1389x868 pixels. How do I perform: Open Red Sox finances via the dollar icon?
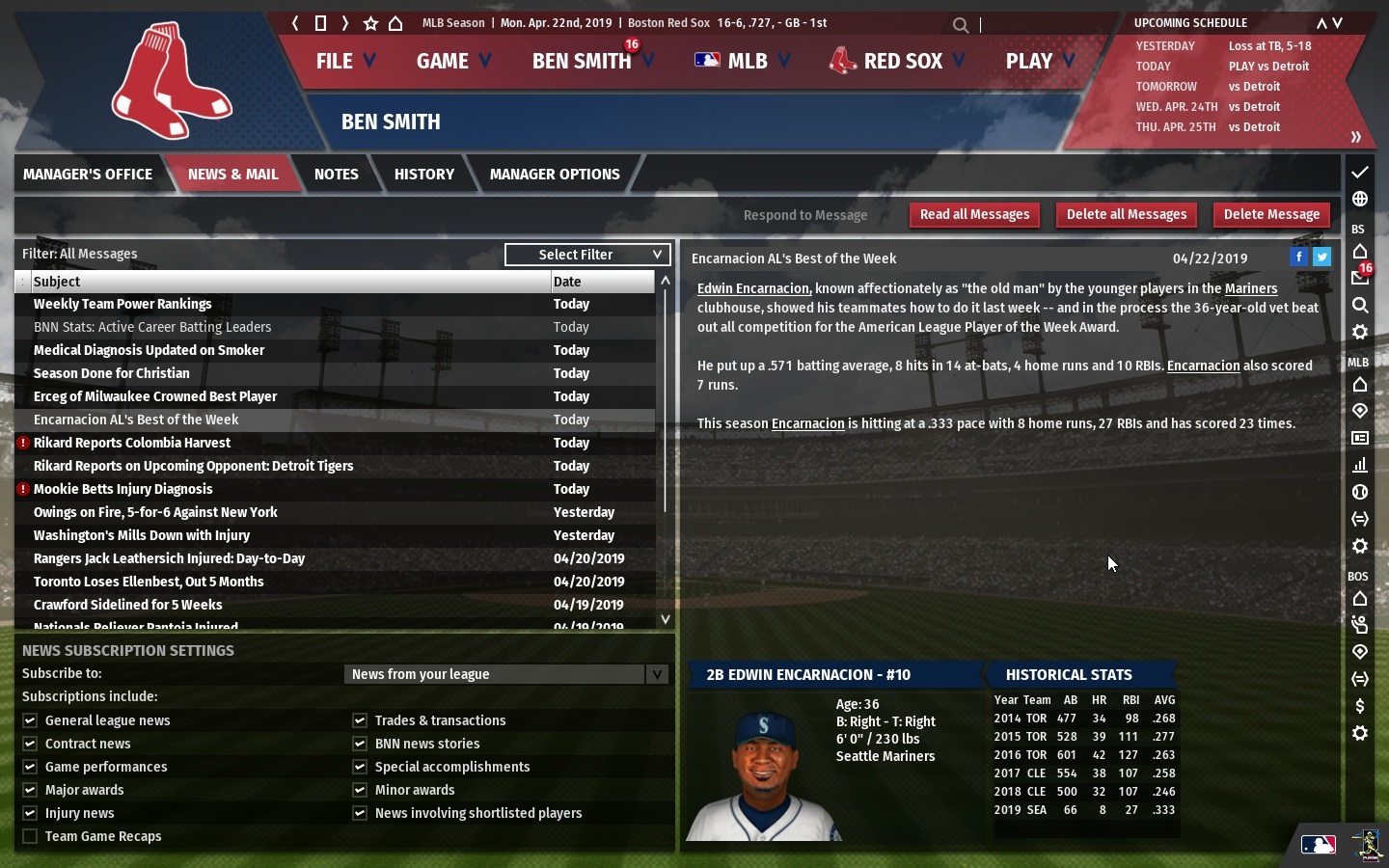[1361, 706]
